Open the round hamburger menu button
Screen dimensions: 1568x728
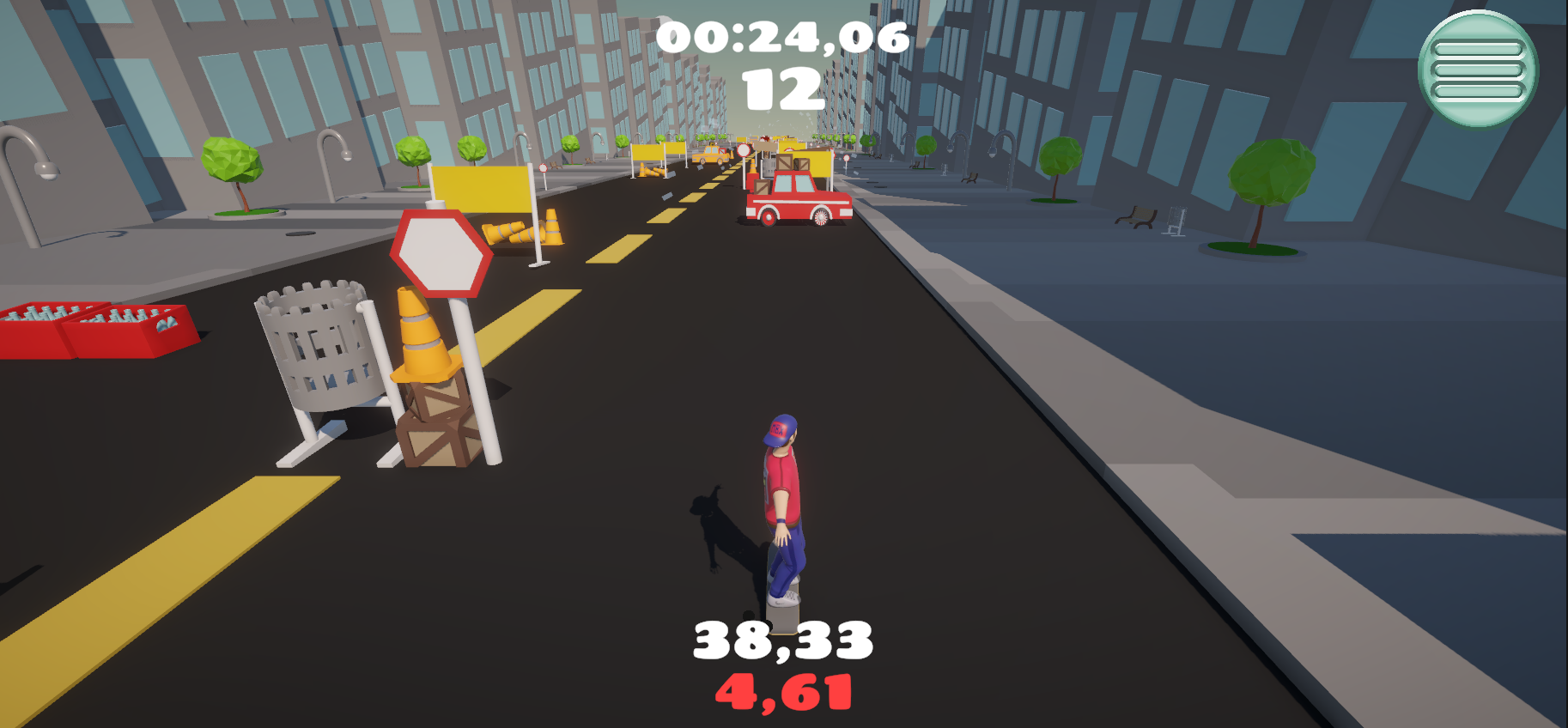click(x=1478, y=70)
